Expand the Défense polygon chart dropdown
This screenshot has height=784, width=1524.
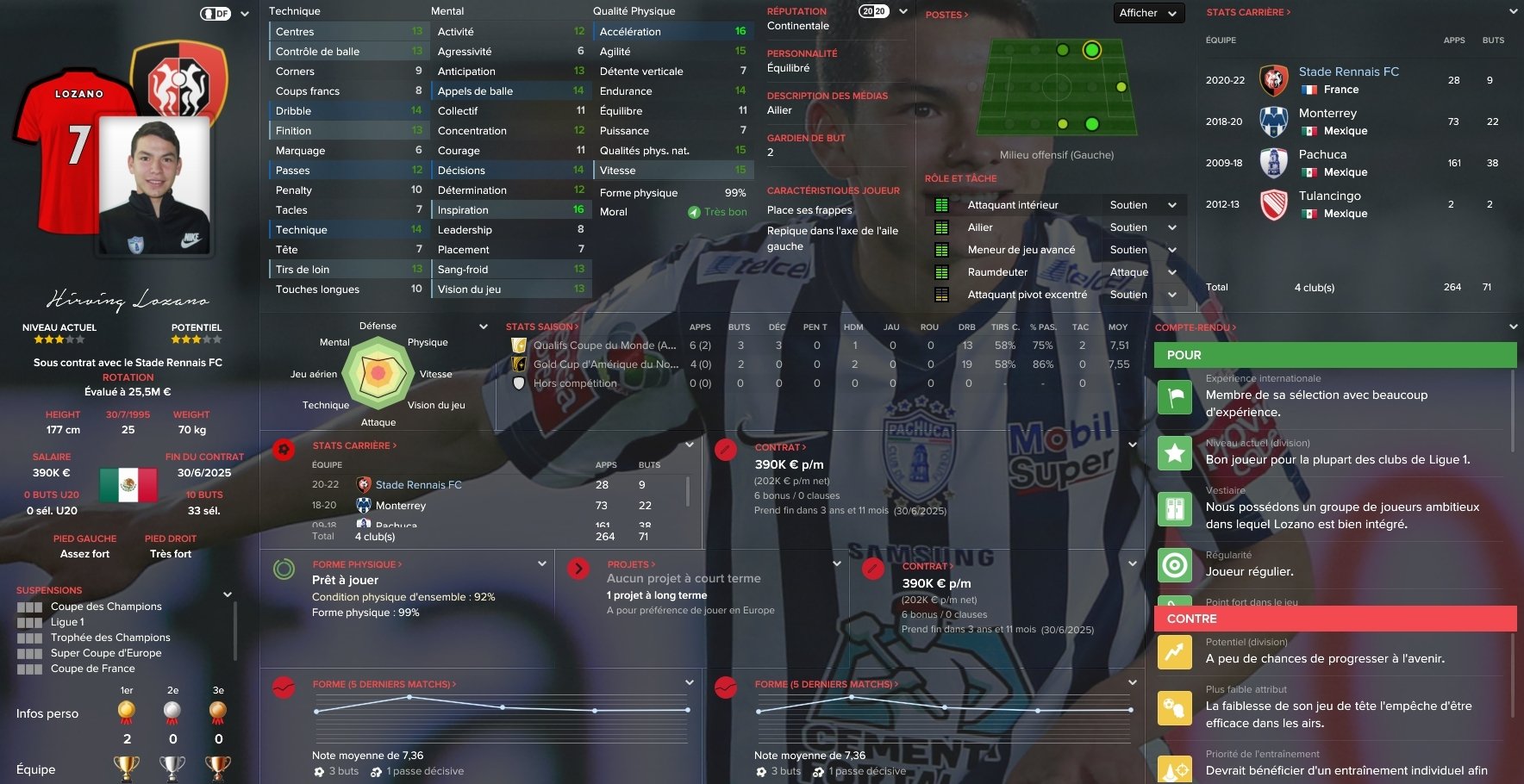(x=483, y=327)
